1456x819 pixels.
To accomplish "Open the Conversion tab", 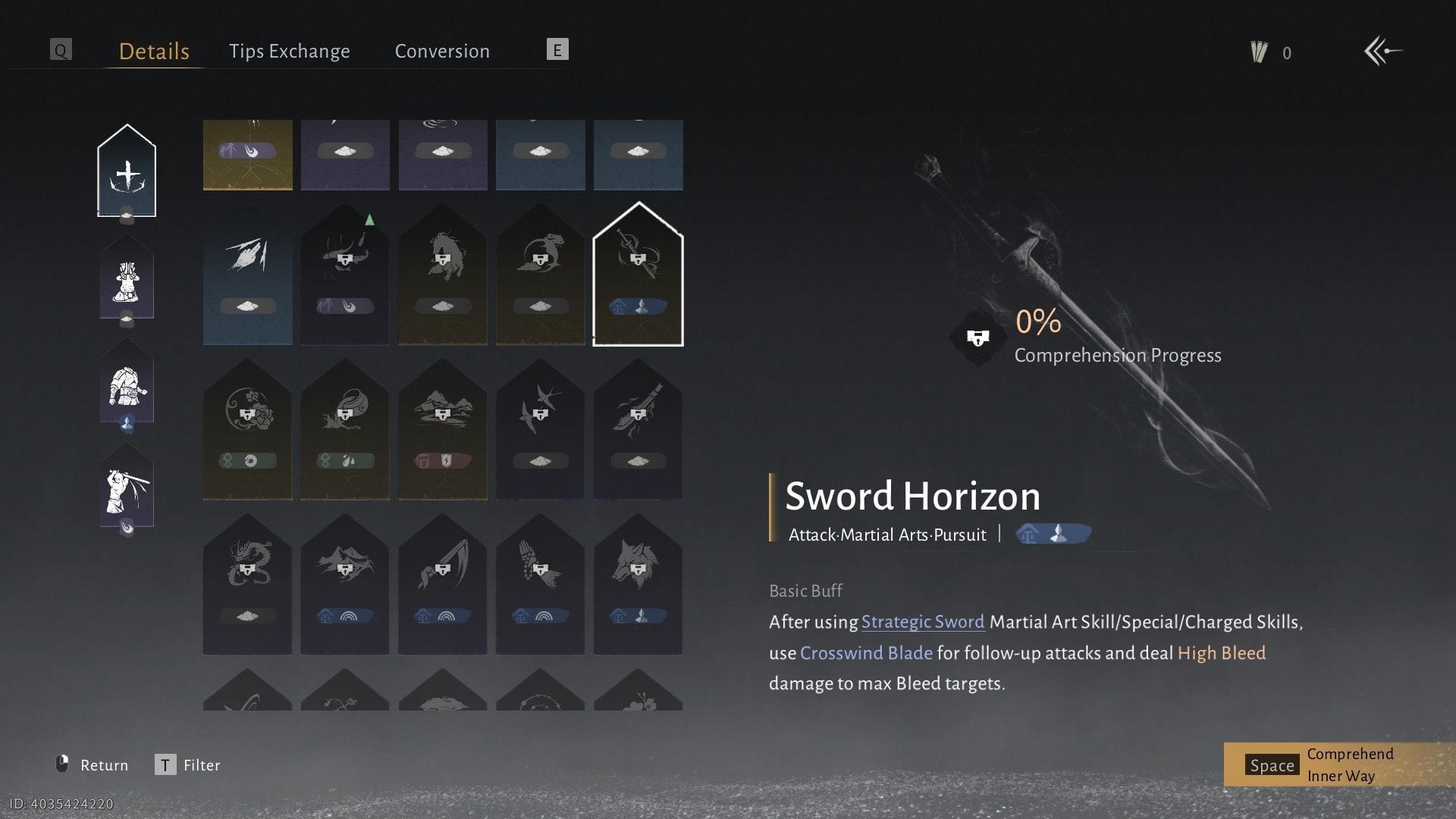I will coord(442,51).
